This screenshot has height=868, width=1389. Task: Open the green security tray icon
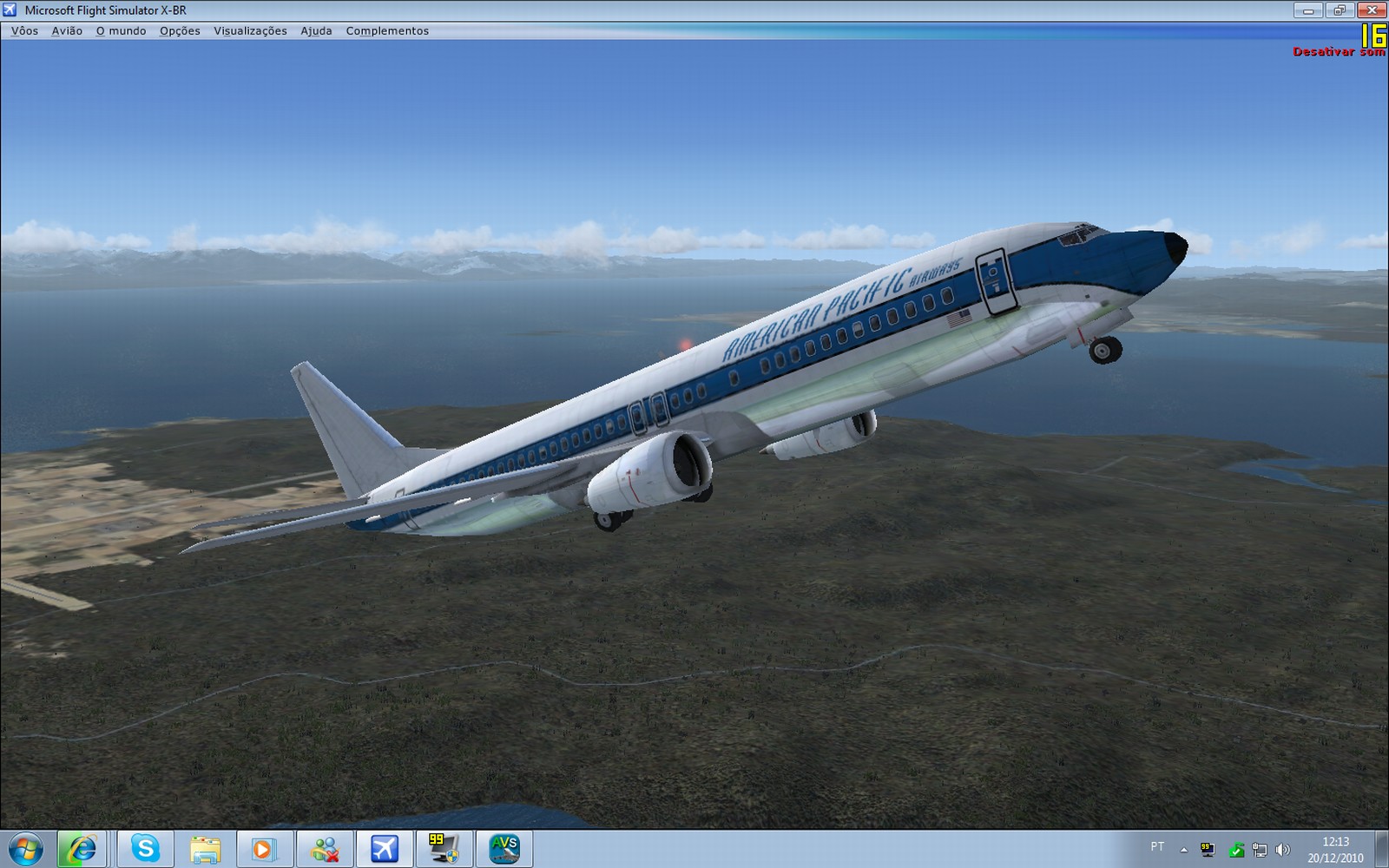pos(1236,849)
